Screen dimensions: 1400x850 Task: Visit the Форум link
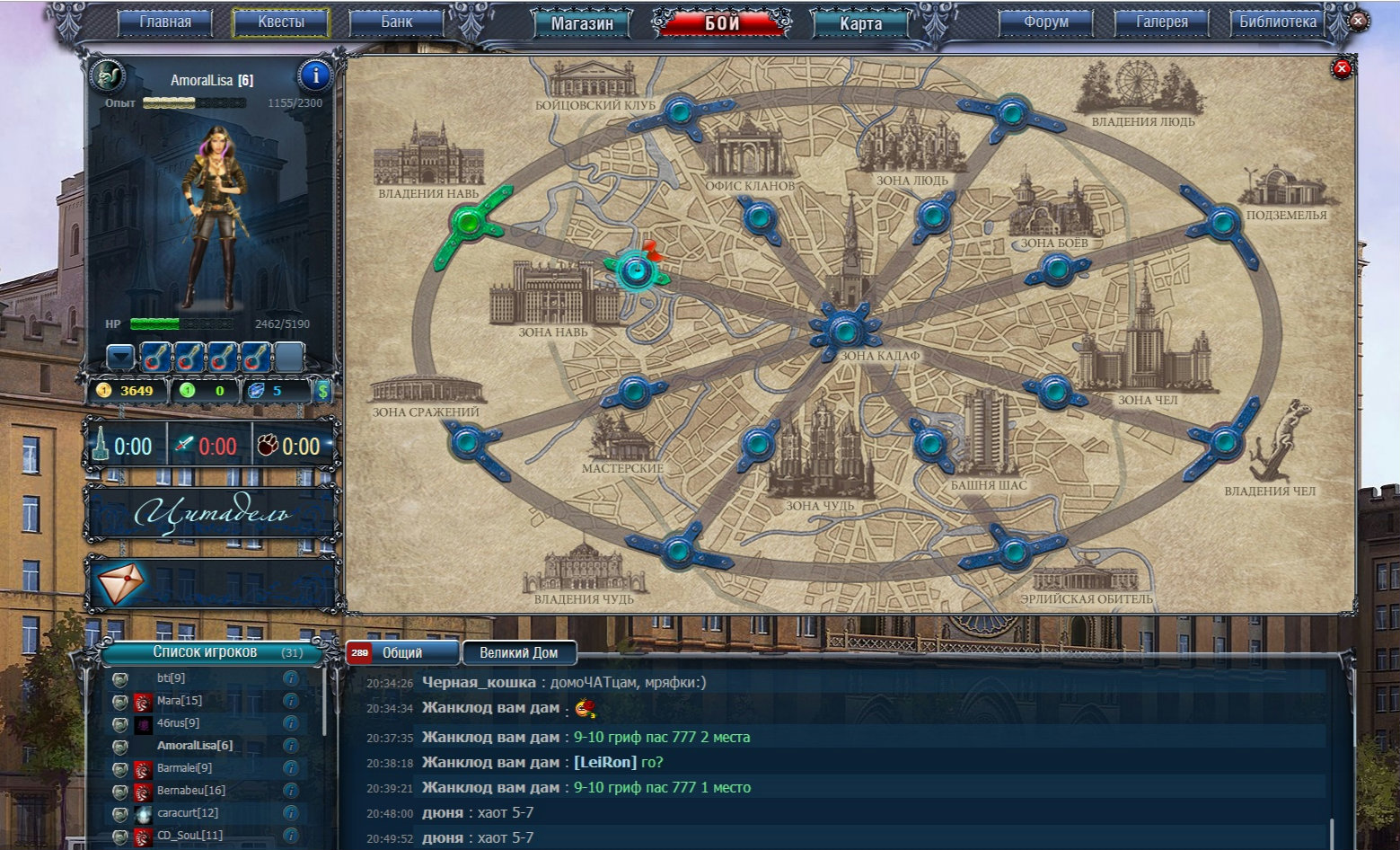pyautogui.click(x=1046, y=22)
